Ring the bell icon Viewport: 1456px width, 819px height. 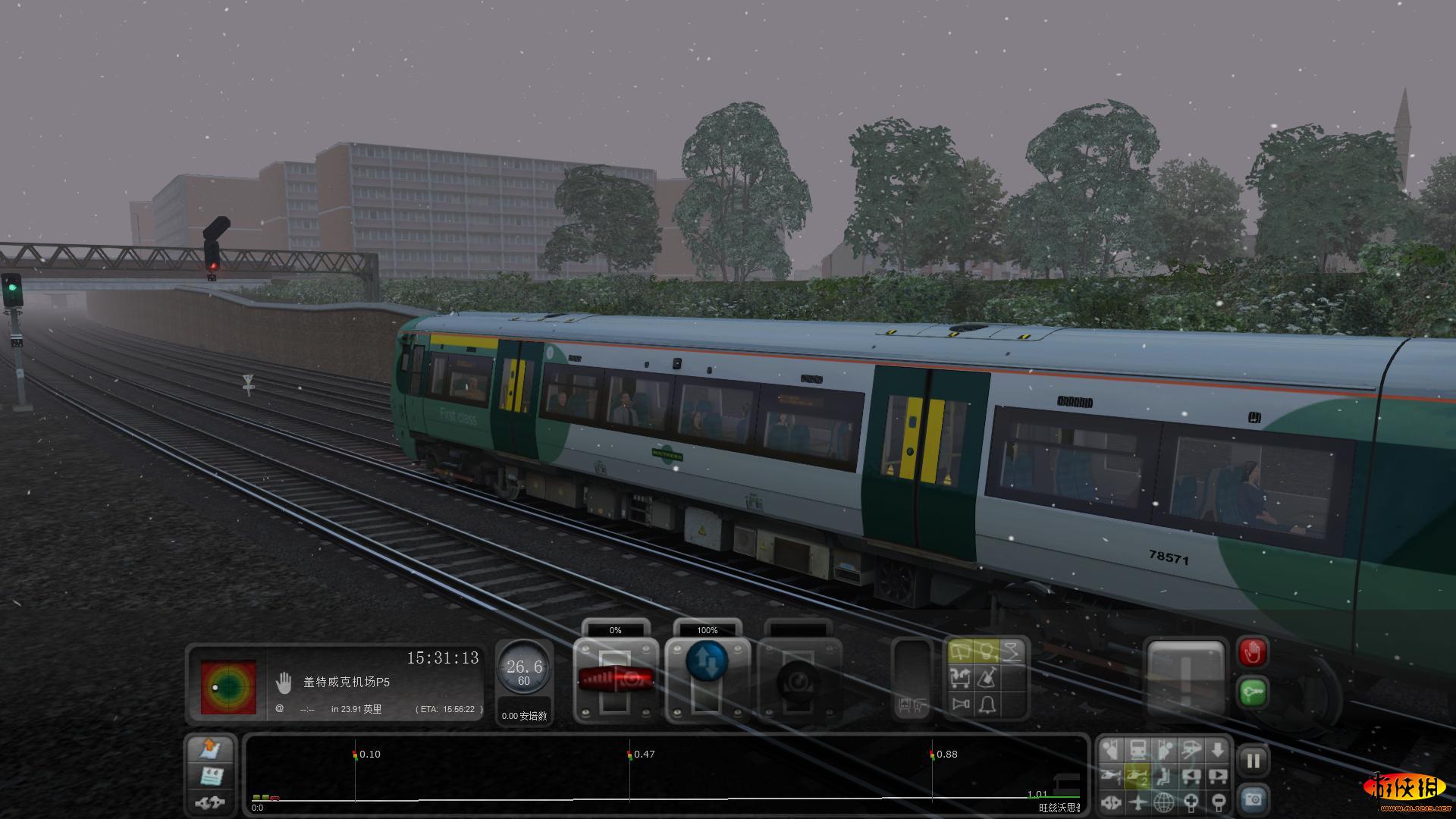coord(986,704)
